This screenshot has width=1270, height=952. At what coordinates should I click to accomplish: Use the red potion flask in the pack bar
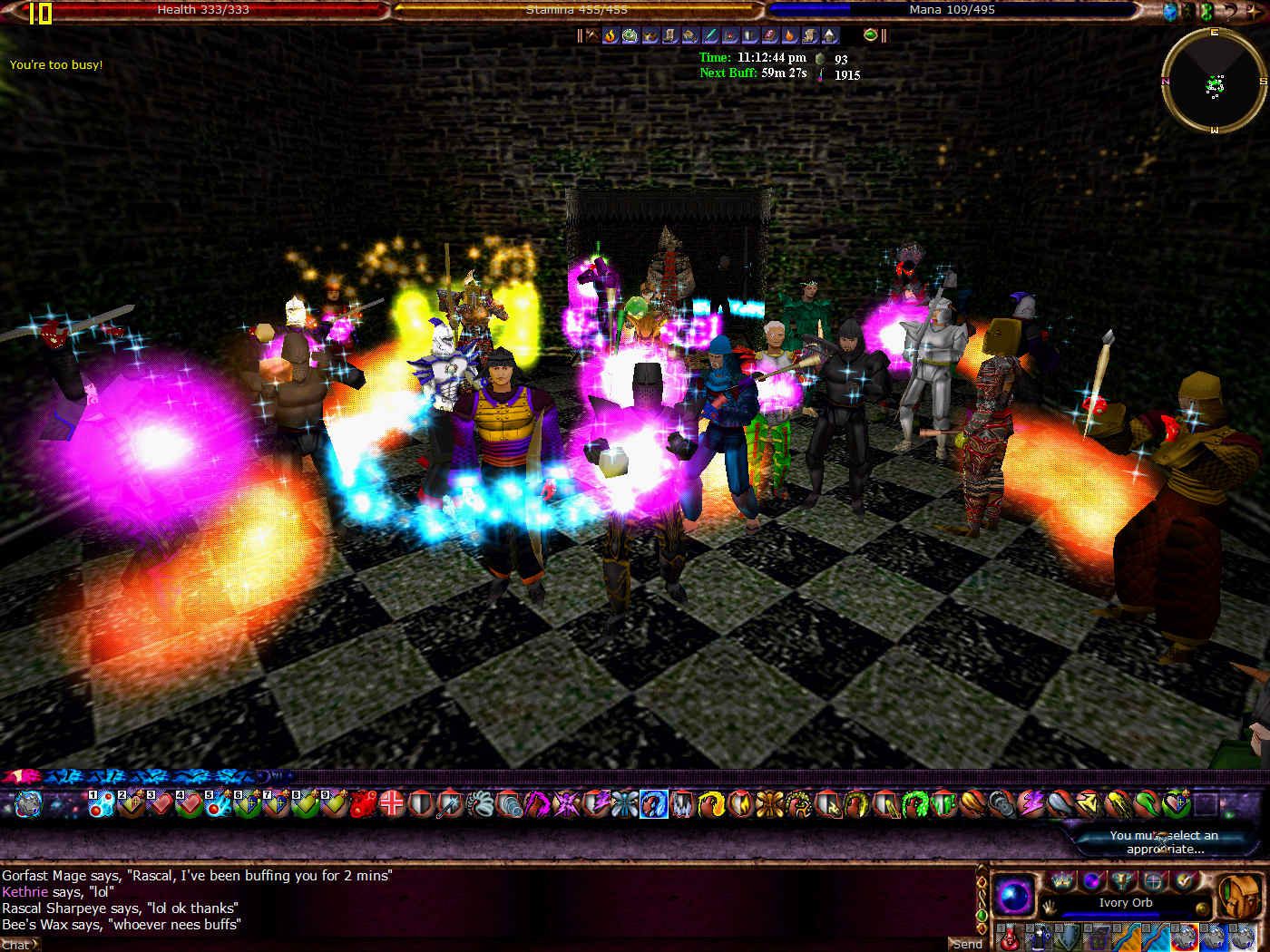1010,937
